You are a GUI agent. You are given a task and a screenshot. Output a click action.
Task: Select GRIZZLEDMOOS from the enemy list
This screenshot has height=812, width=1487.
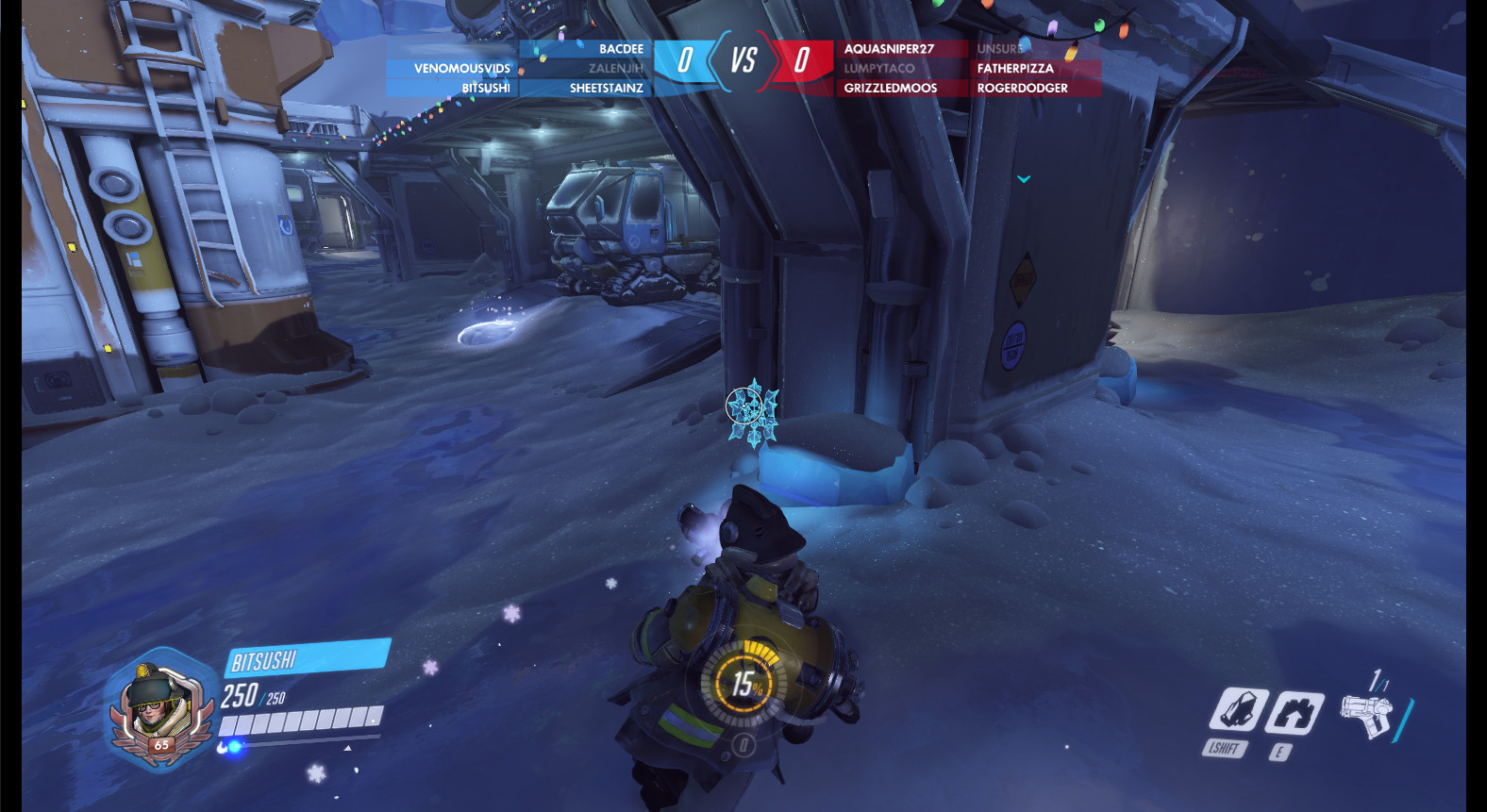point(891,89)
